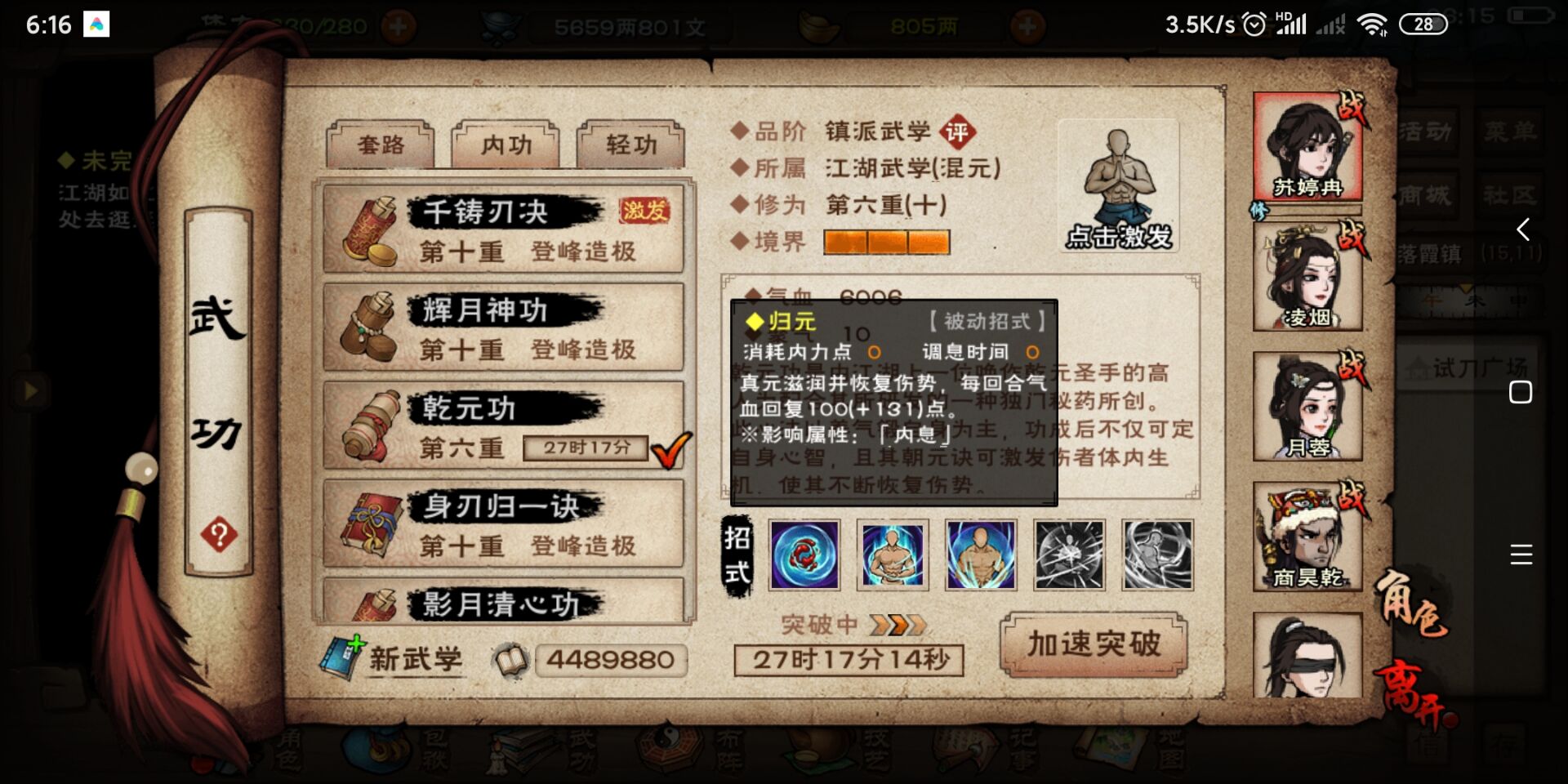Screen dimensions: 1568x784
Task: Select the 轻功 tab
Action: tap(630, 145)
